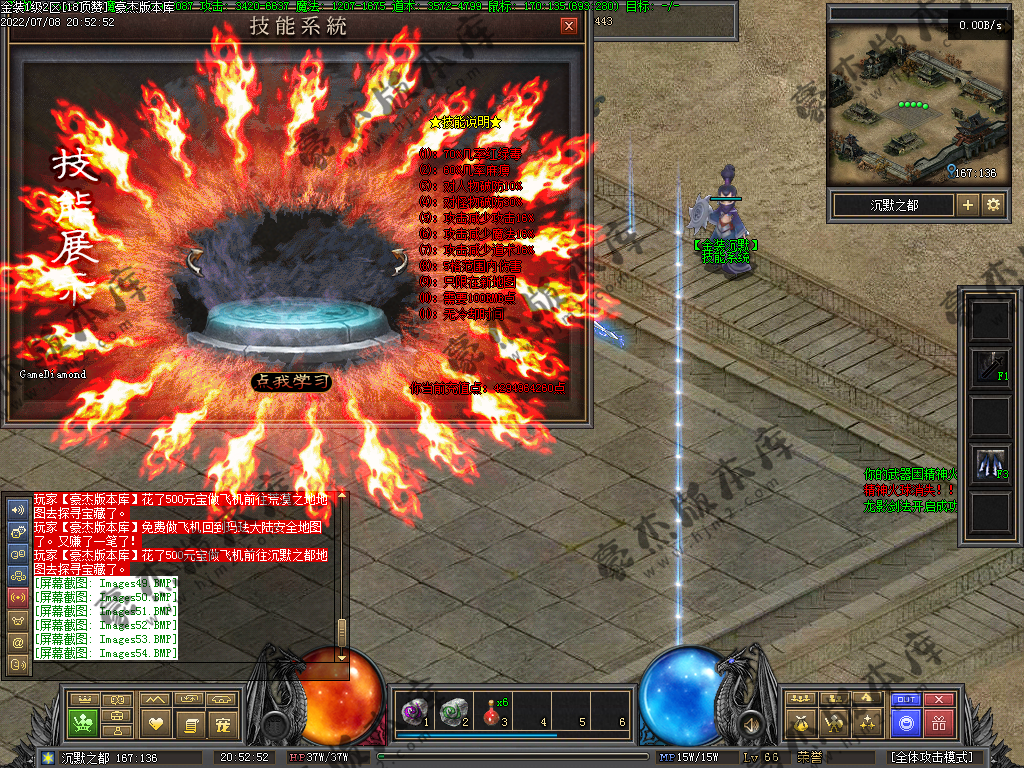
Task: Click the red X exit button in bottom bar
Action: (x=938, y=700)
